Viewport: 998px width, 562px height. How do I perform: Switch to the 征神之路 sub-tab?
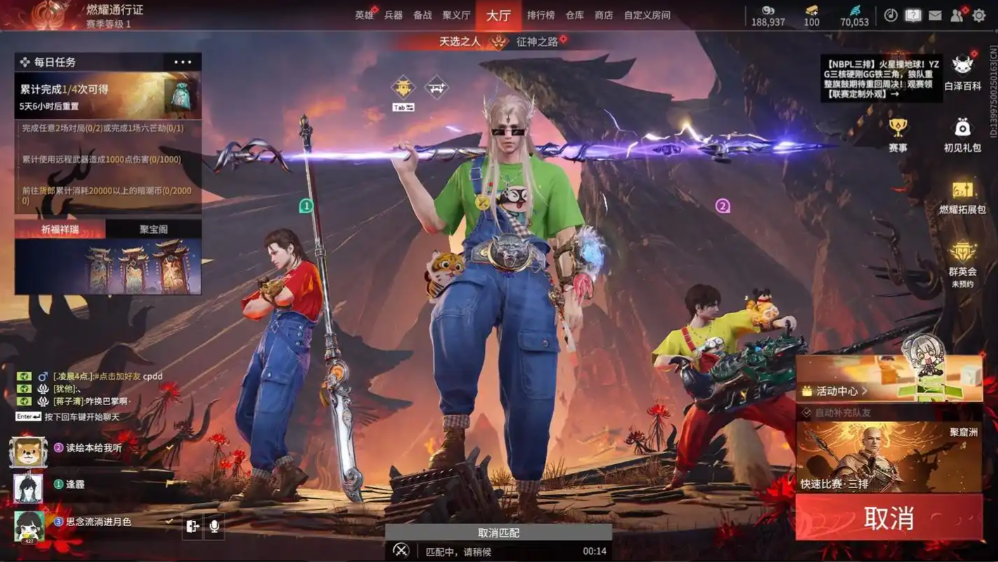coord(537,42)
